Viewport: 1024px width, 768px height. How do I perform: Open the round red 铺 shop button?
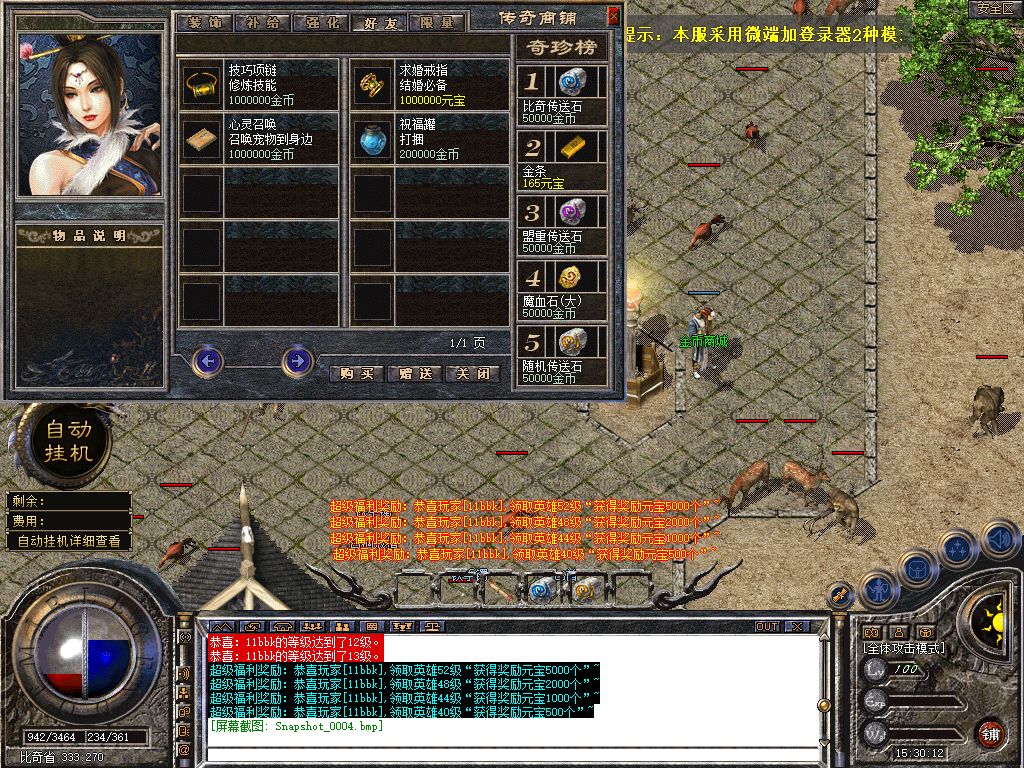pos(989,732)
